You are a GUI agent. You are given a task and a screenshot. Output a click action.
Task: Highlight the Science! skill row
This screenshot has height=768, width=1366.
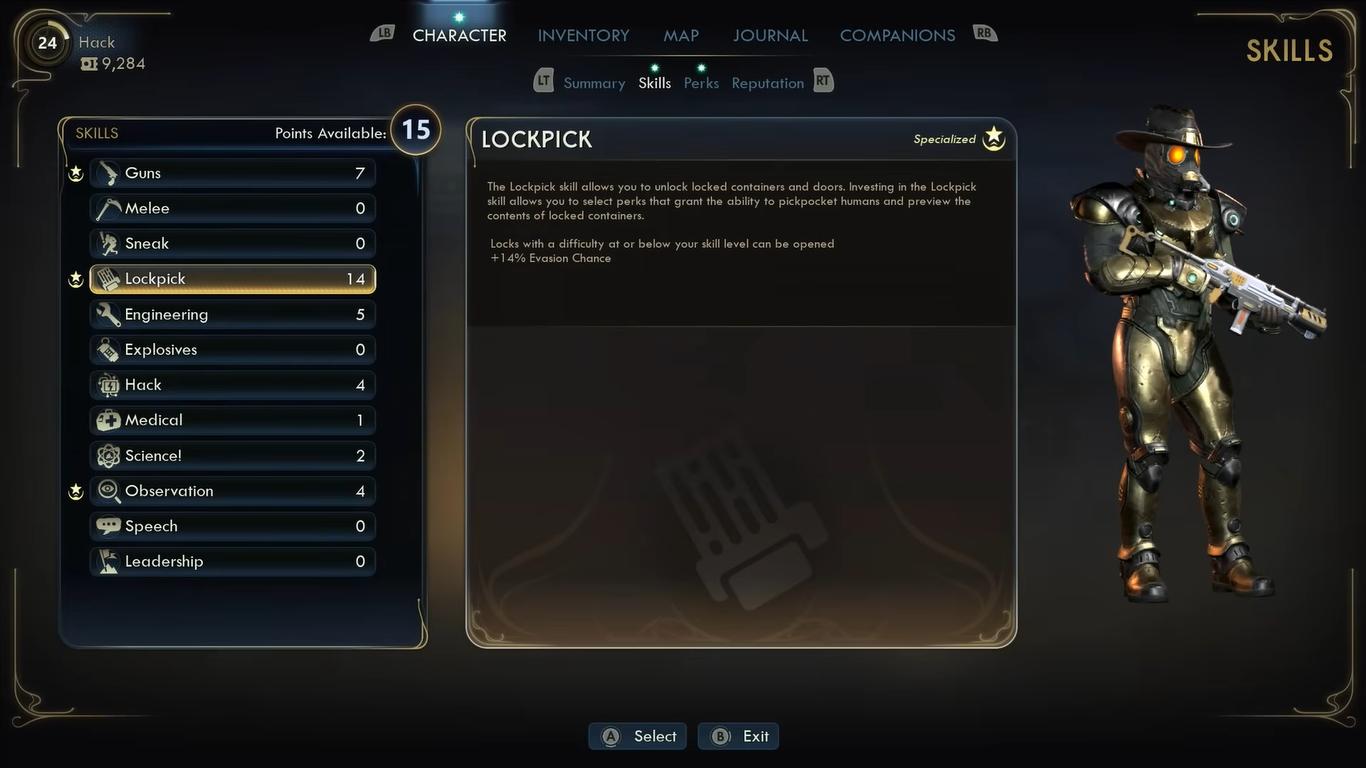(232, 456)
